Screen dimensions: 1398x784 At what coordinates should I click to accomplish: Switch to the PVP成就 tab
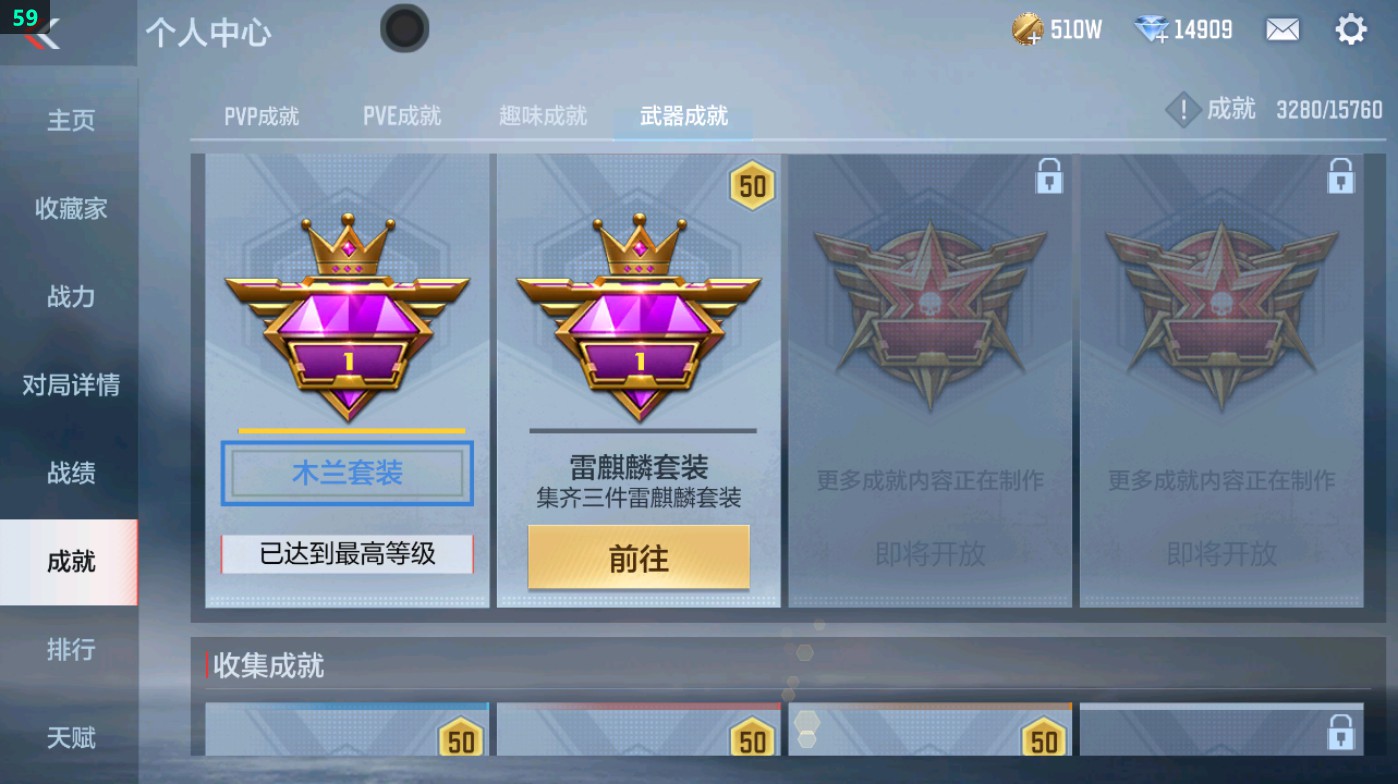tap(260, 115)
